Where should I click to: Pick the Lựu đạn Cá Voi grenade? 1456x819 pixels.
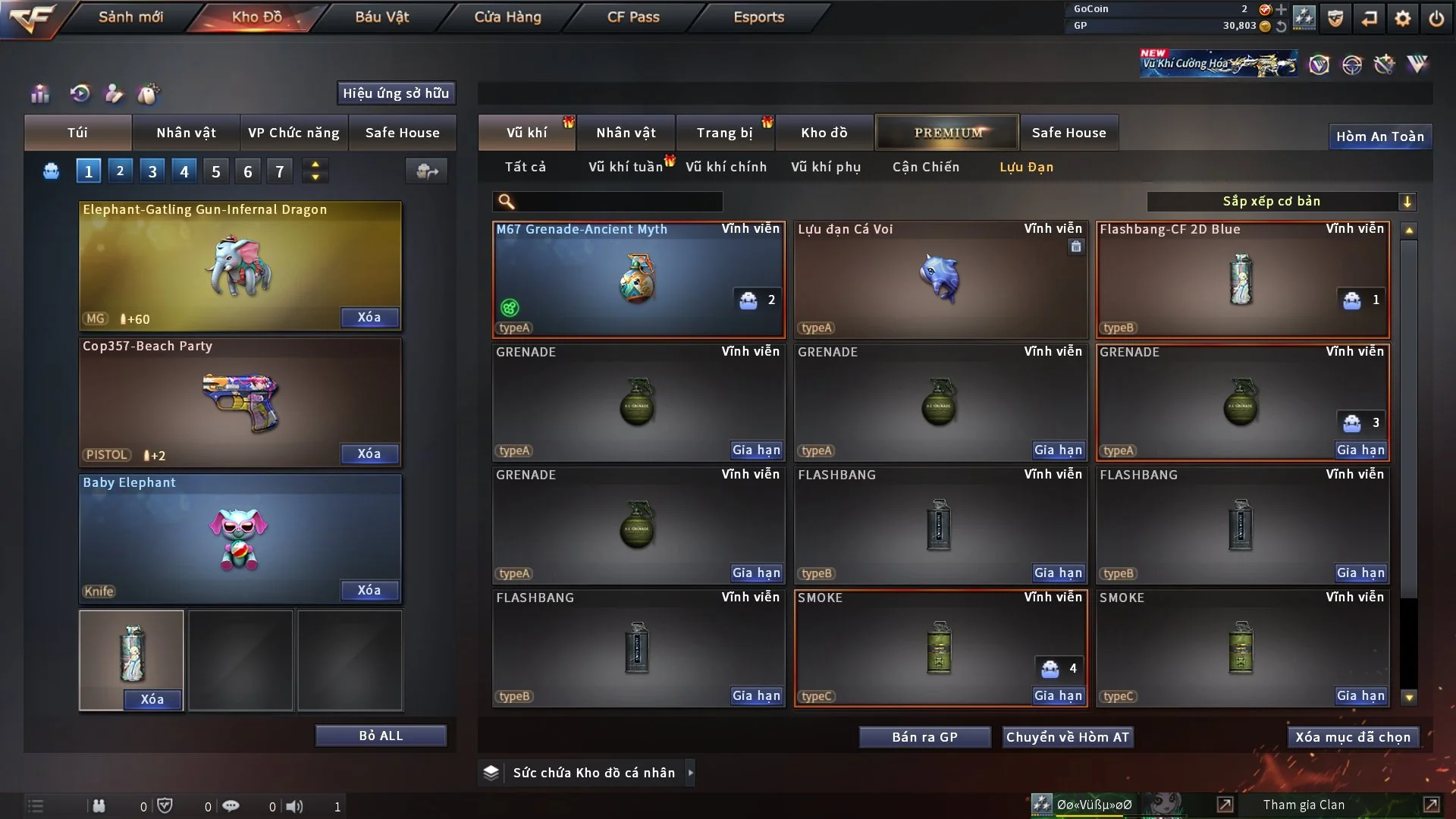(940, 280)
